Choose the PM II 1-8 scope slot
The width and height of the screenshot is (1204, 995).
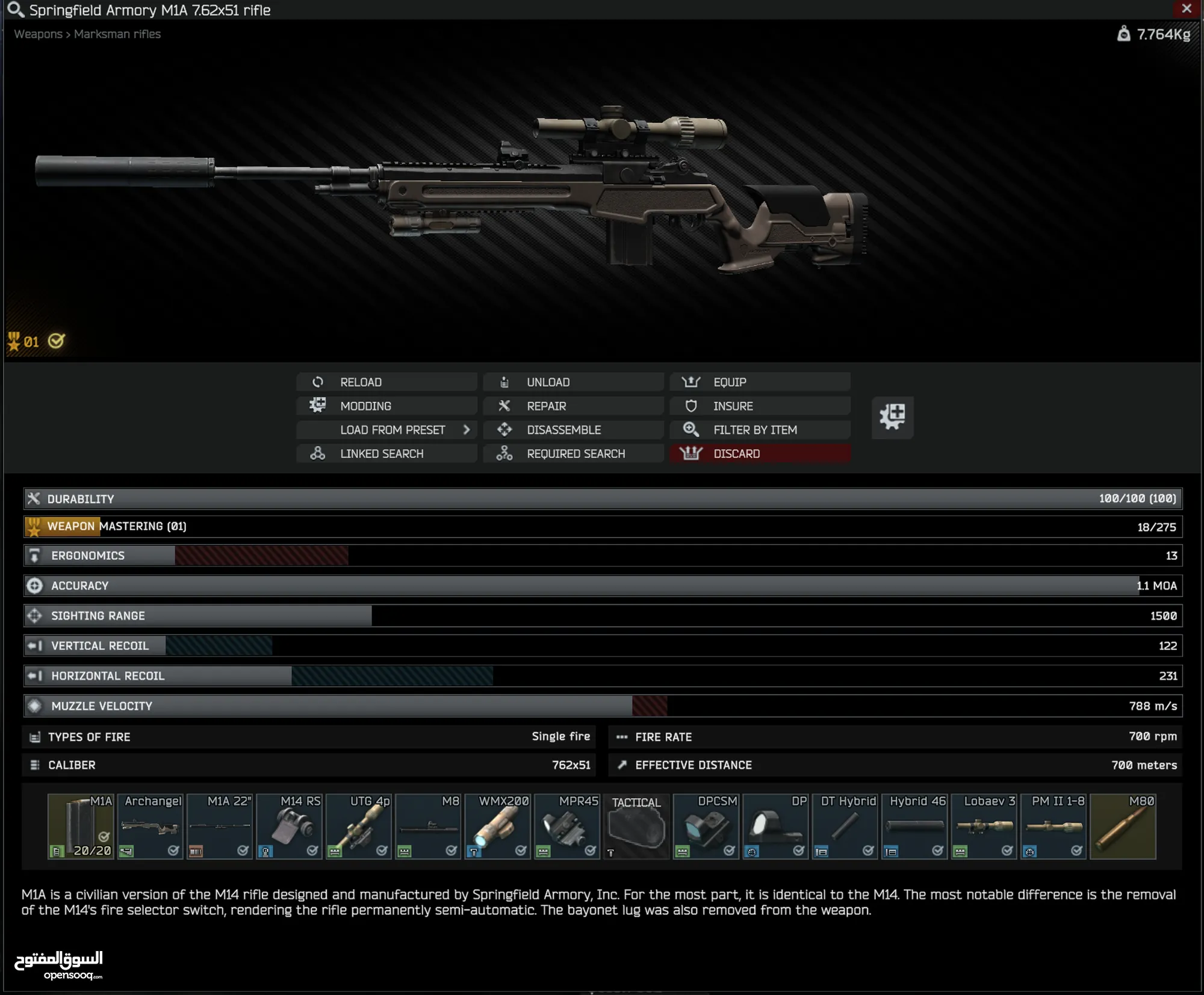(1054, 826)
